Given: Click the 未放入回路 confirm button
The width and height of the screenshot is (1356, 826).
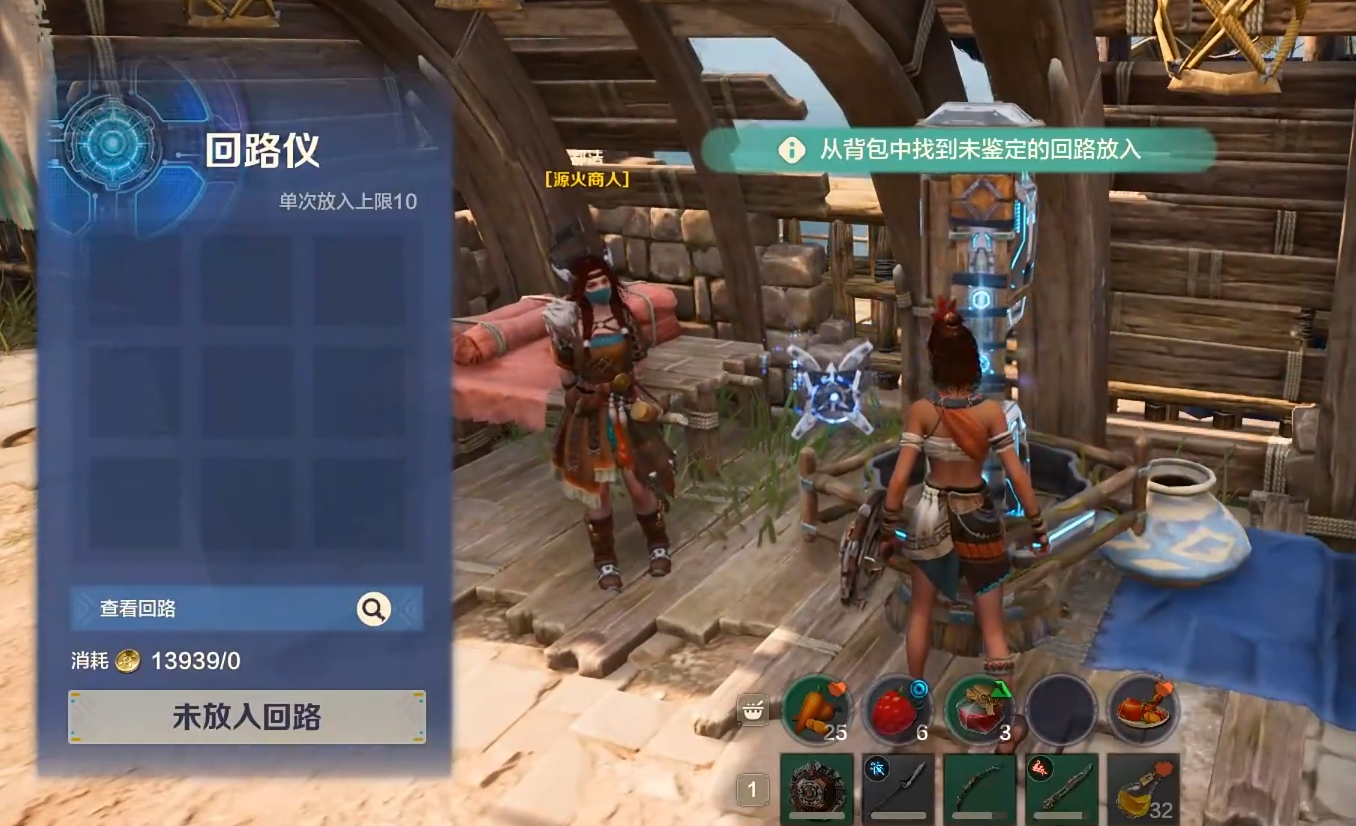Looking at the screenshot, I should pyautogui.click(x=247, y=717).
